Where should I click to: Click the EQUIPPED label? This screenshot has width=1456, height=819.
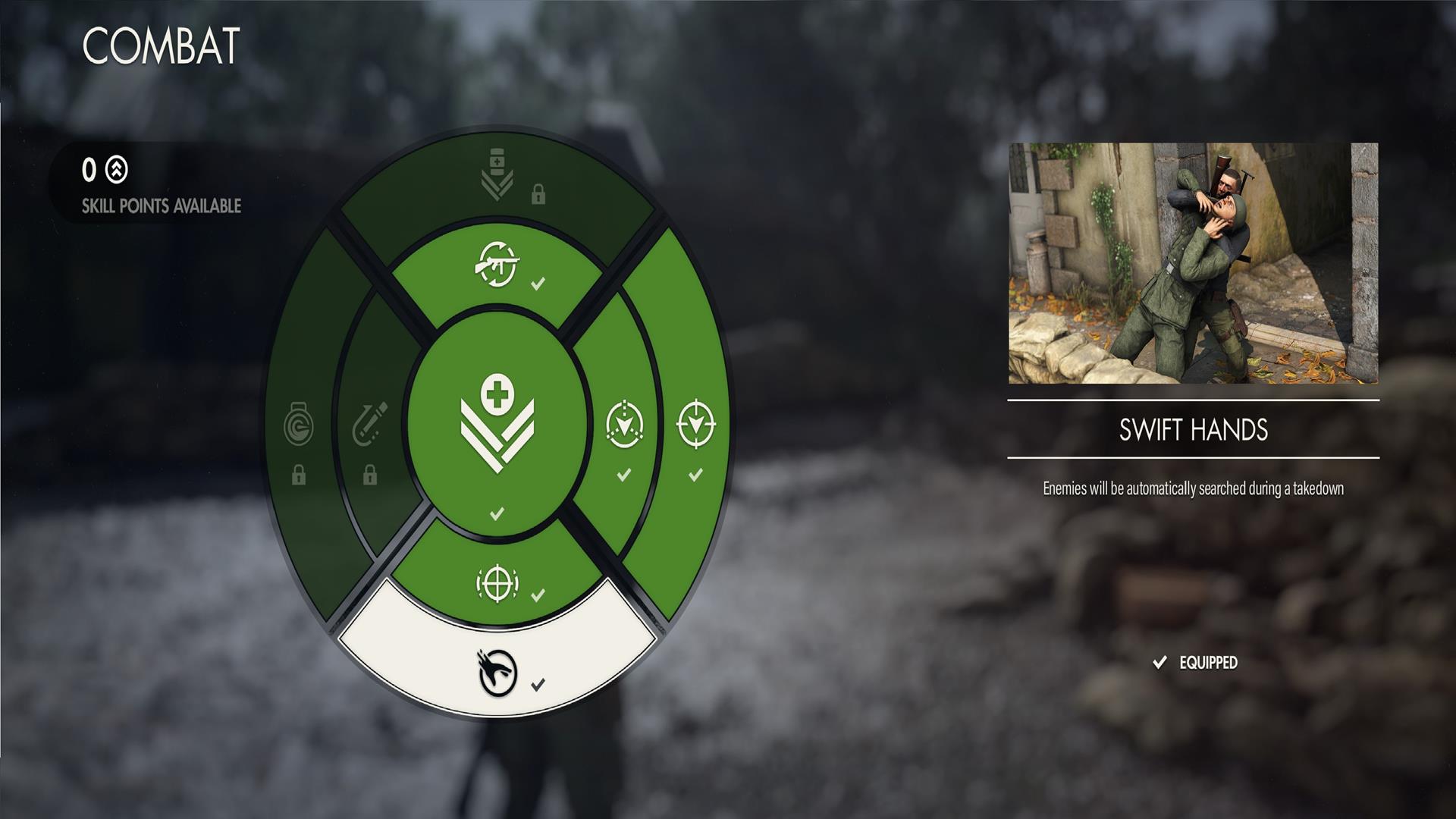(1208, 662)
